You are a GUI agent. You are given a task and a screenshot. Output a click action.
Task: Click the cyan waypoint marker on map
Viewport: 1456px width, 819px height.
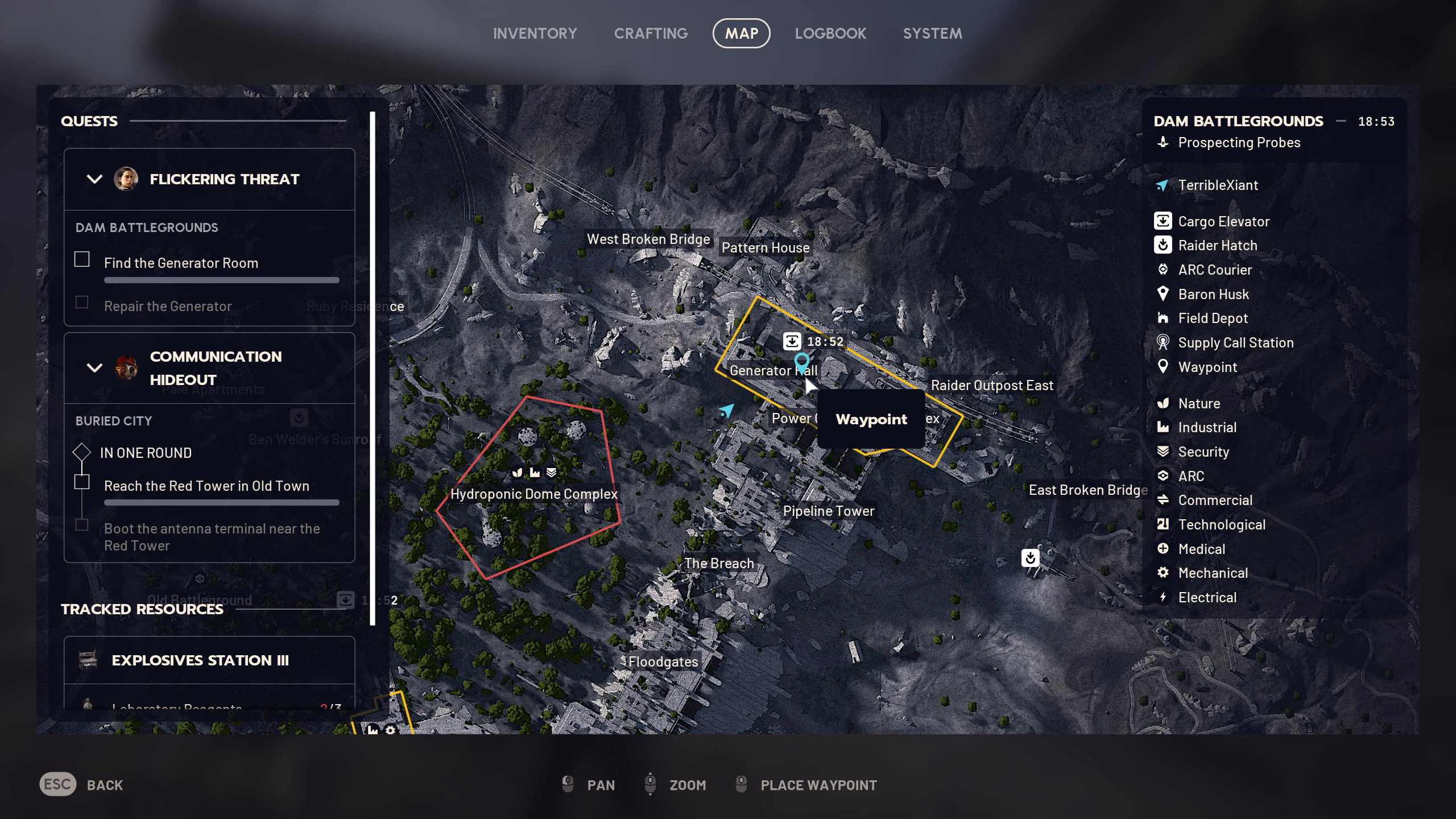coord(801,361)
